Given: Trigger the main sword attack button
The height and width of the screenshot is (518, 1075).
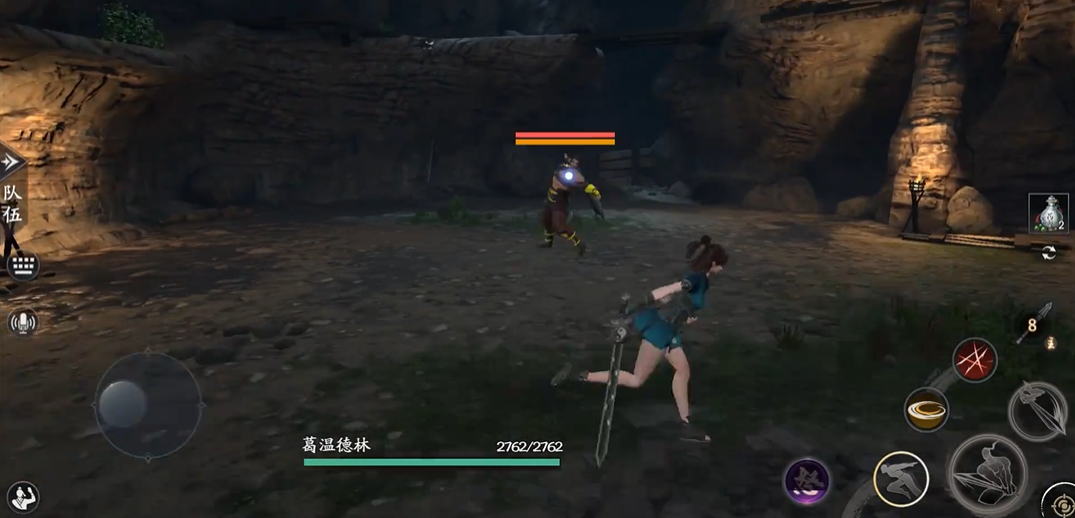Looking at the screenshot, I should (x=987, y=475).
